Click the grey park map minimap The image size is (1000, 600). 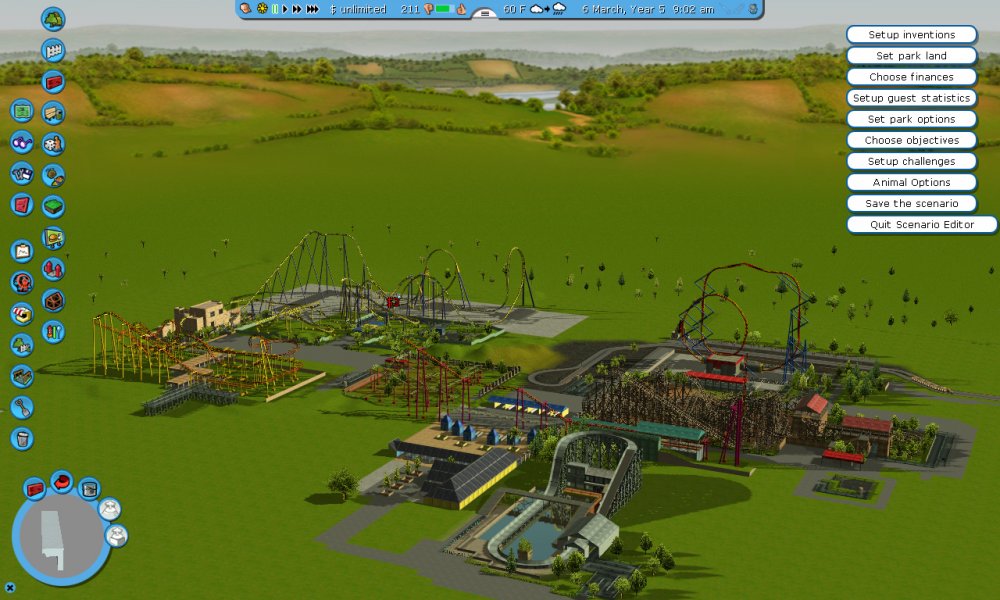click(55, 540)
